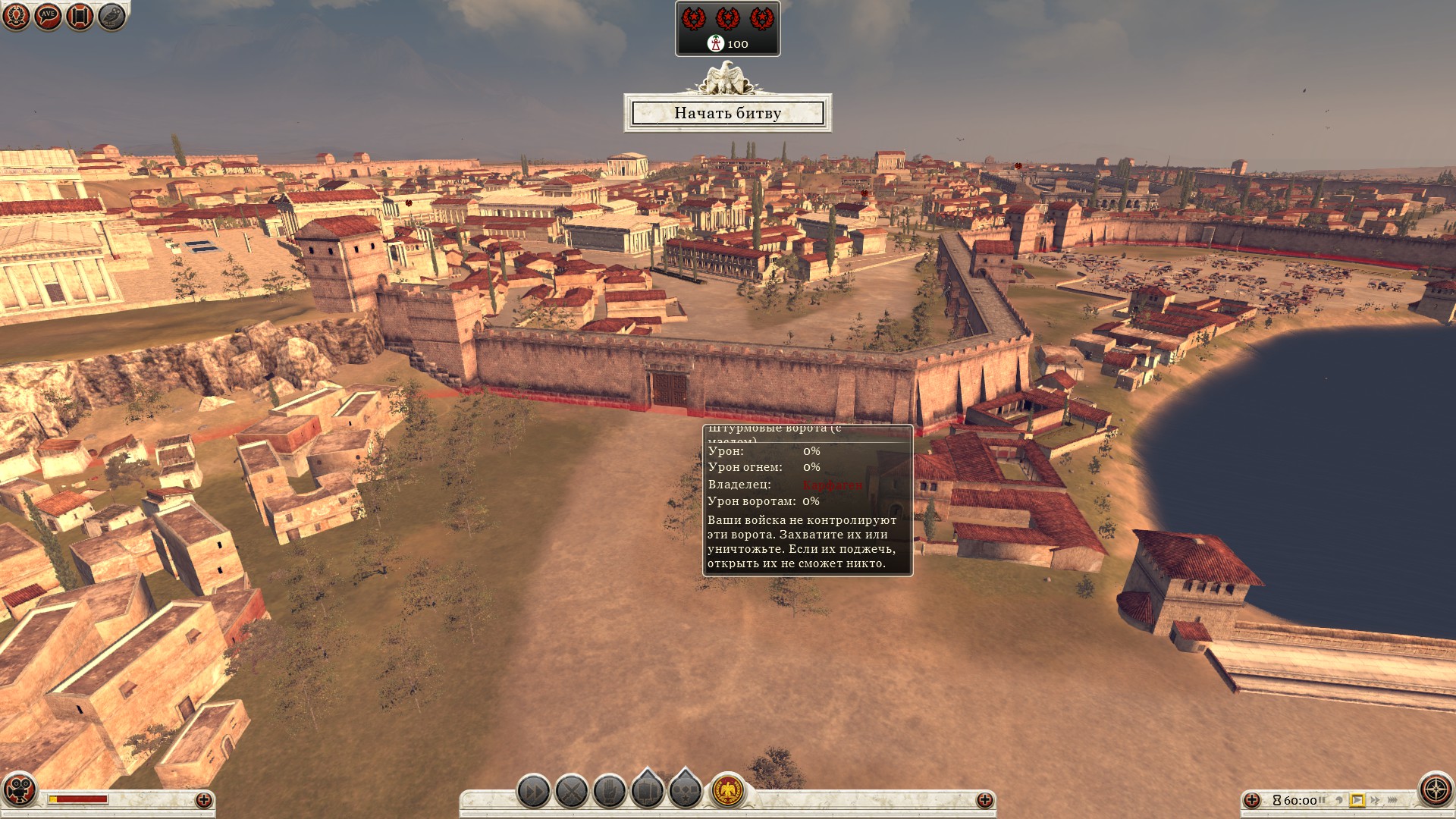Select the golden eagle faction emblem

[728, 792]
